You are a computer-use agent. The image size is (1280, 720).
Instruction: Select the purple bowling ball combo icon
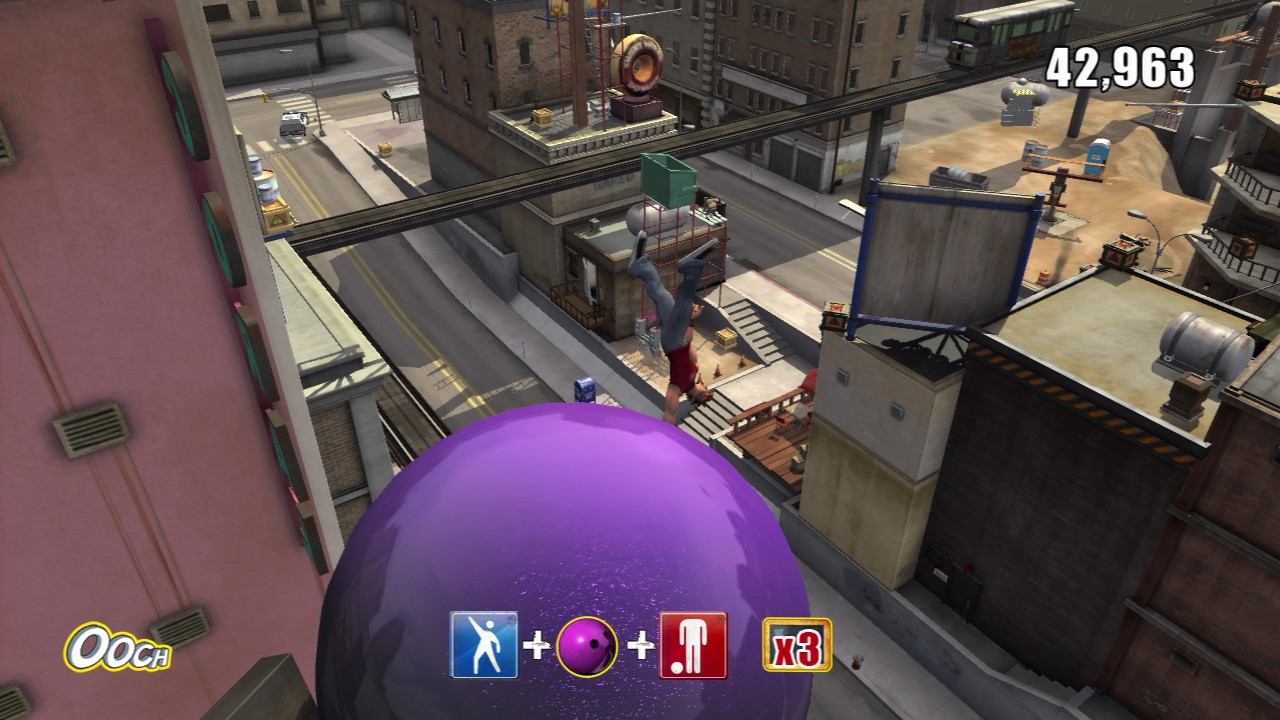(x=587, y=647)
